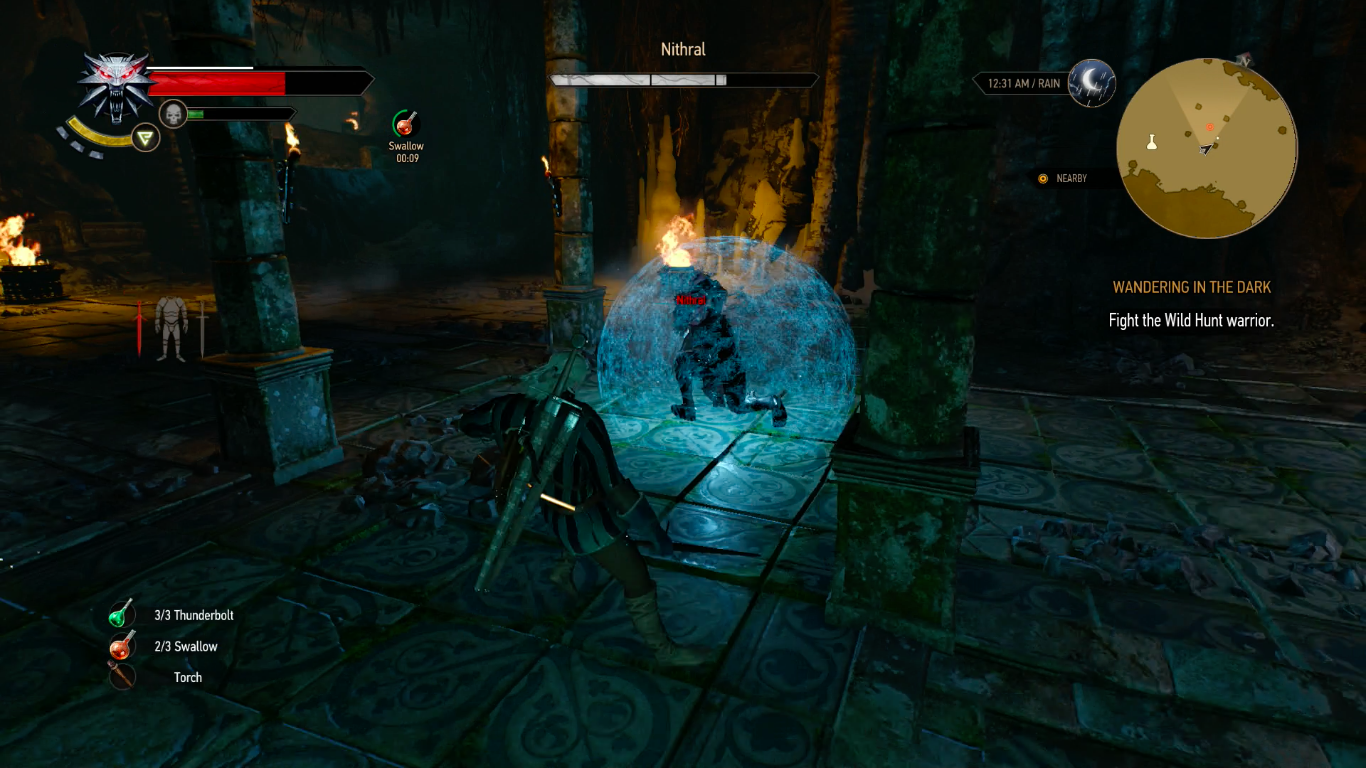Click the skull toxicity icon
This screenshot has width=1366, height=768.
click(173, 114)
